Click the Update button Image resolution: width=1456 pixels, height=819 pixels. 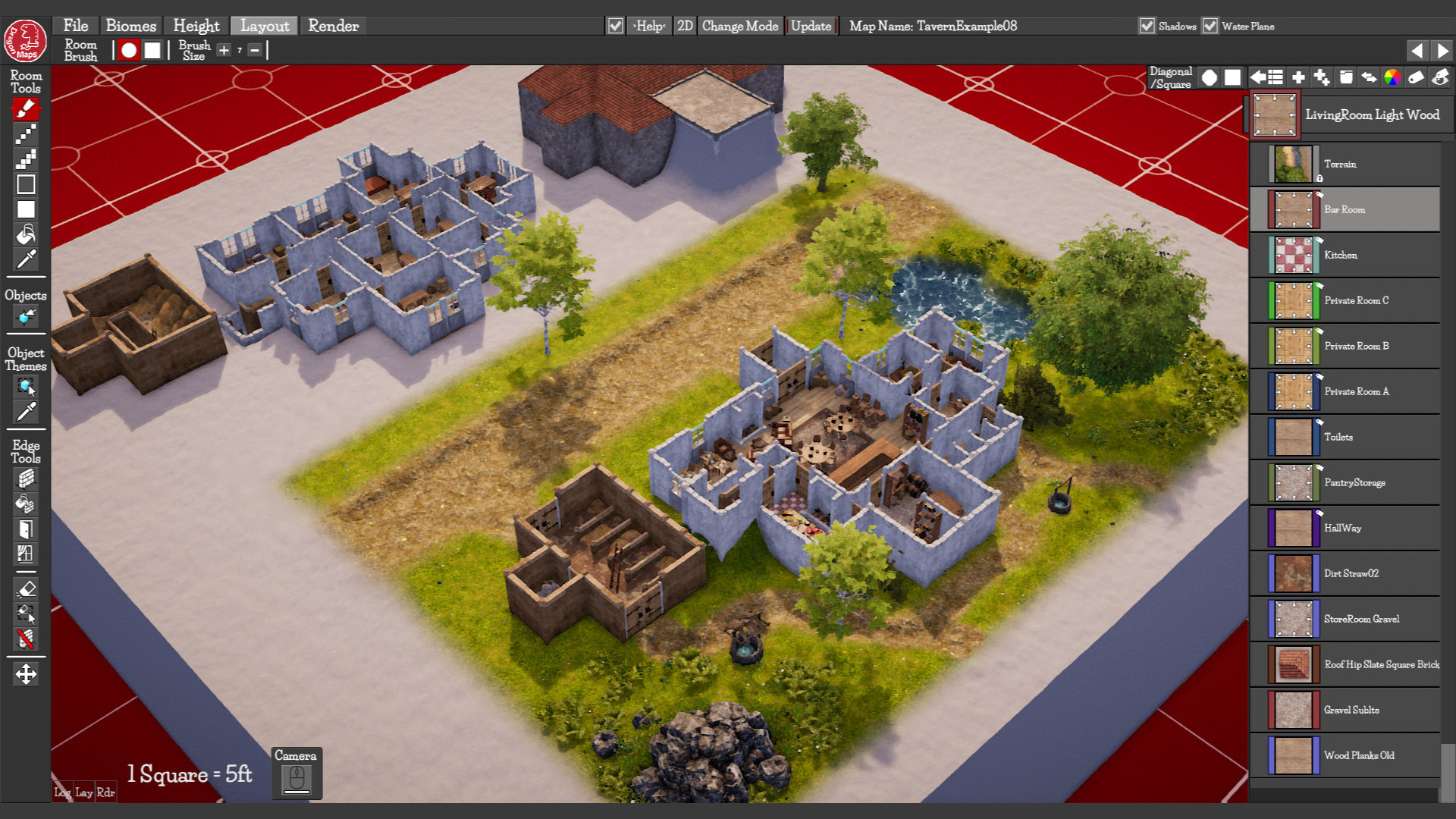point(811,25)
